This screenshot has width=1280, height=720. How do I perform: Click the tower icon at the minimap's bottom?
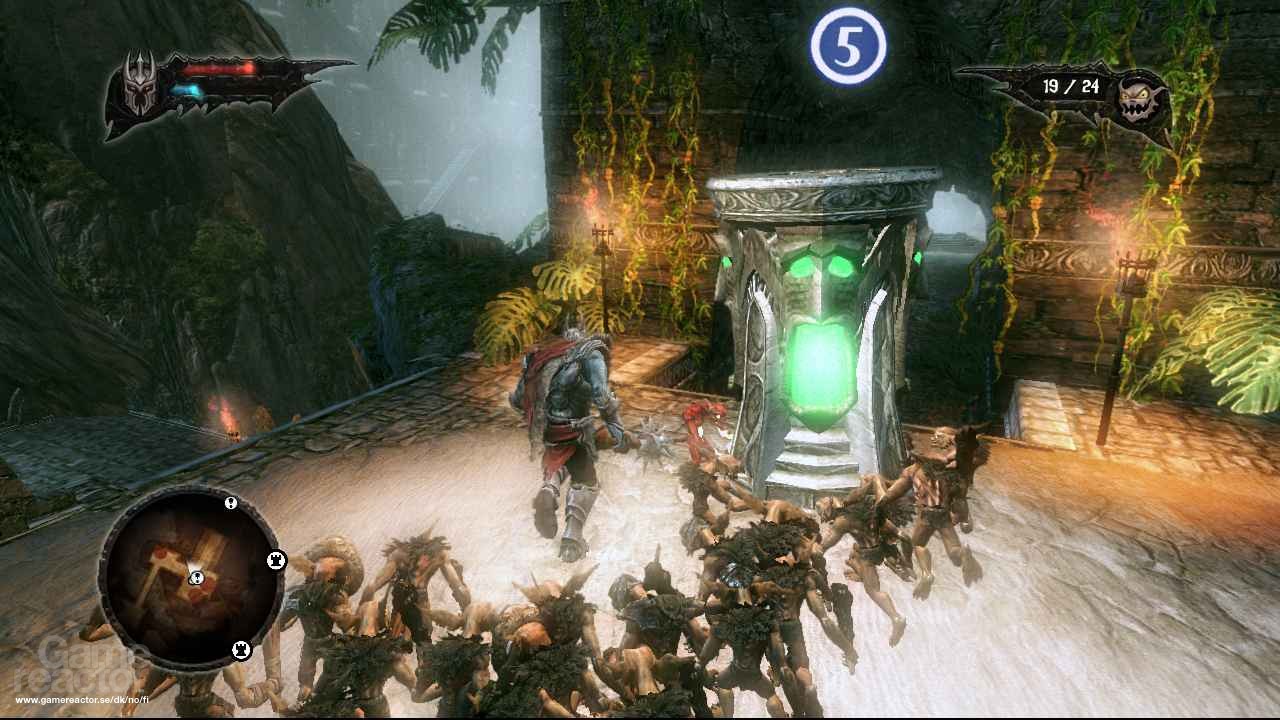[x=240, y=648]
